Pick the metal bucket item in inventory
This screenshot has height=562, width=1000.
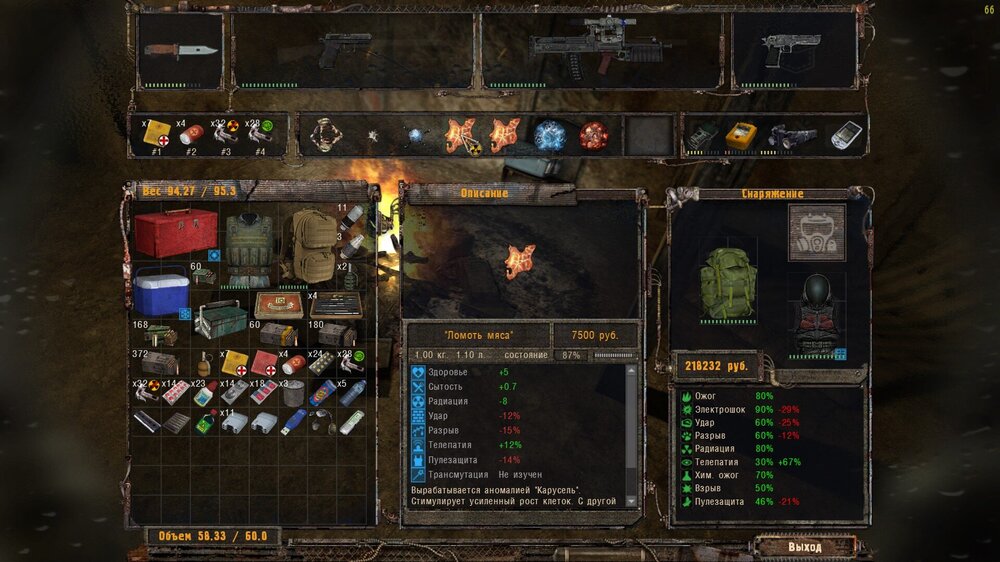293,392
